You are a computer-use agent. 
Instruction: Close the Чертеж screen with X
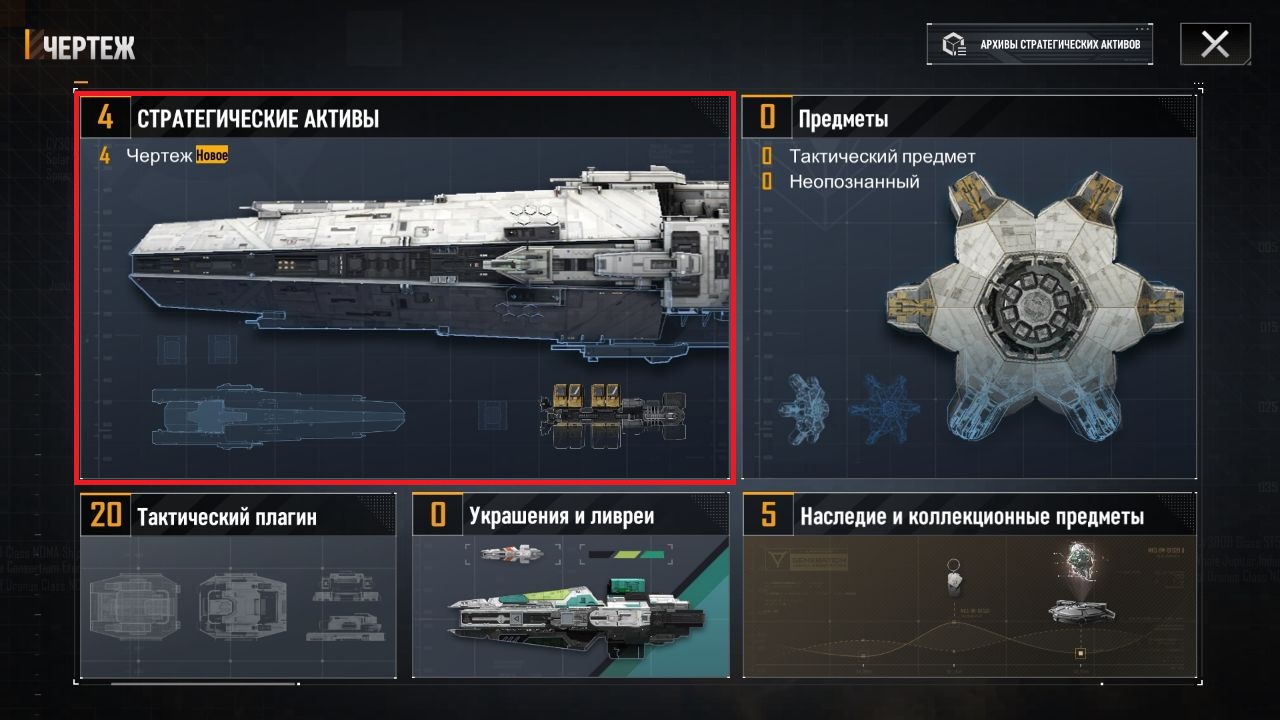point(1215,44)
